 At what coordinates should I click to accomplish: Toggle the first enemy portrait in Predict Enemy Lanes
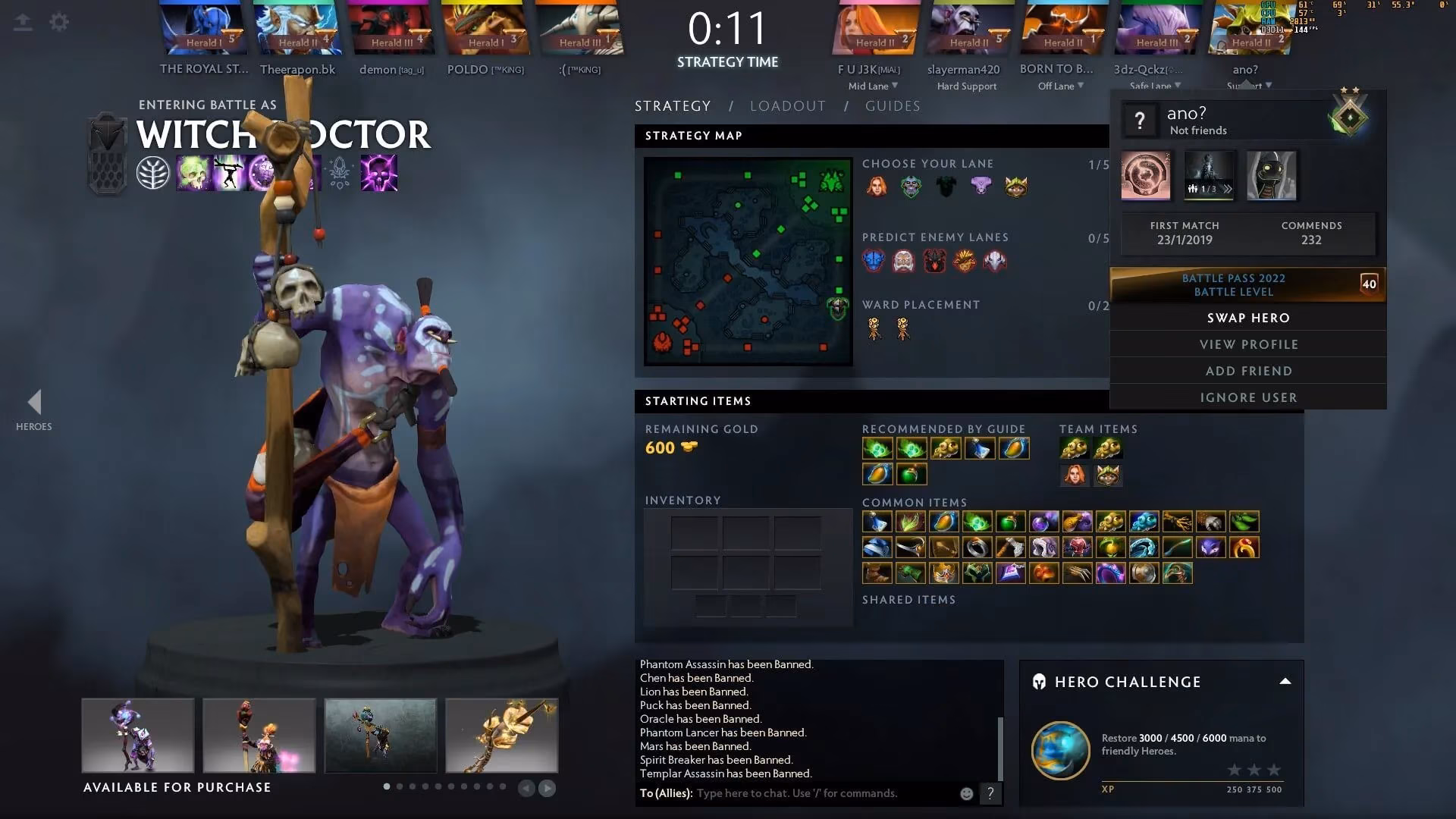873,259
